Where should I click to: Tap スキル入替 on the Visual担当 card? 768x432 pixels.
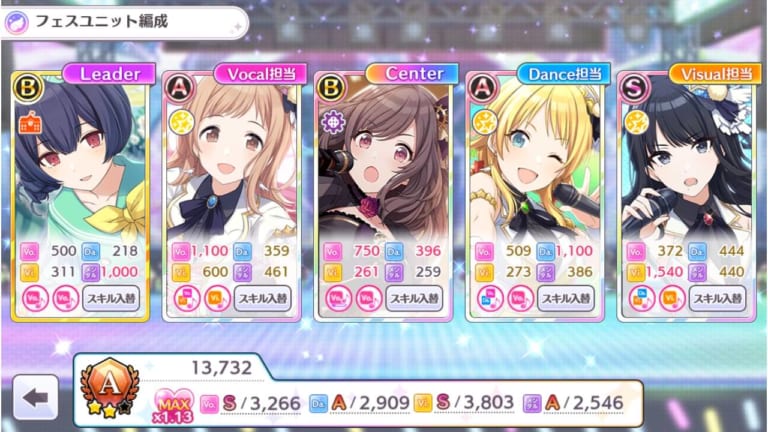716,297
